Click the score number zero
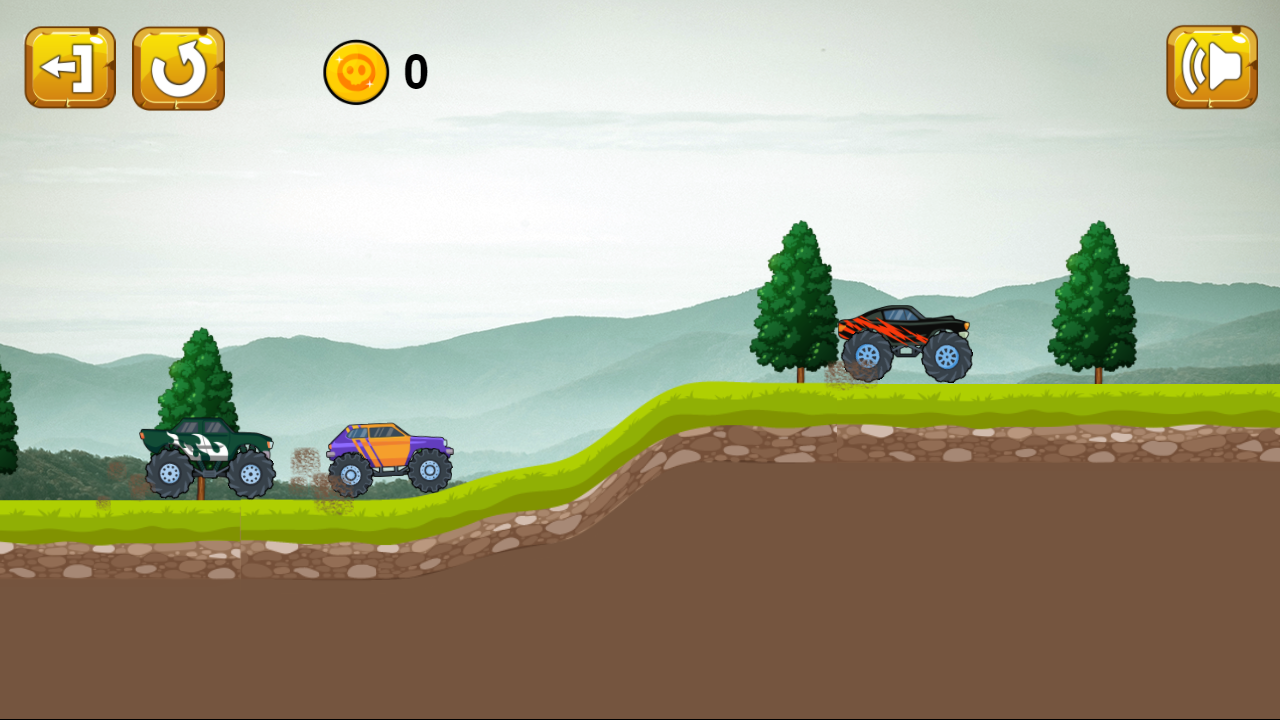1280x720 pixels. [x=415, y=71]
